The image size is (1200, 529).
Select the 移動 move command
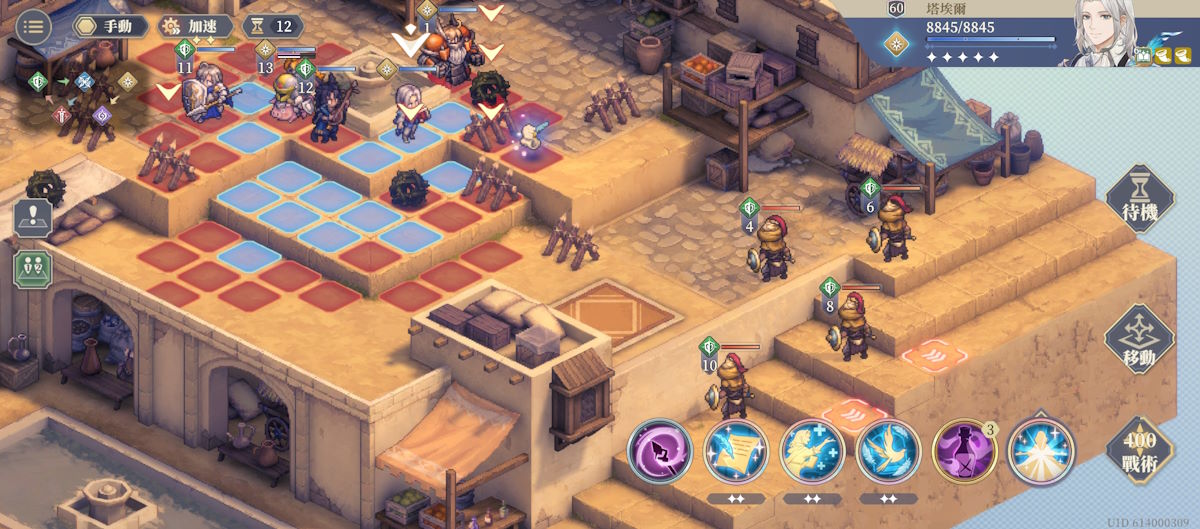tap(1138, 339)
